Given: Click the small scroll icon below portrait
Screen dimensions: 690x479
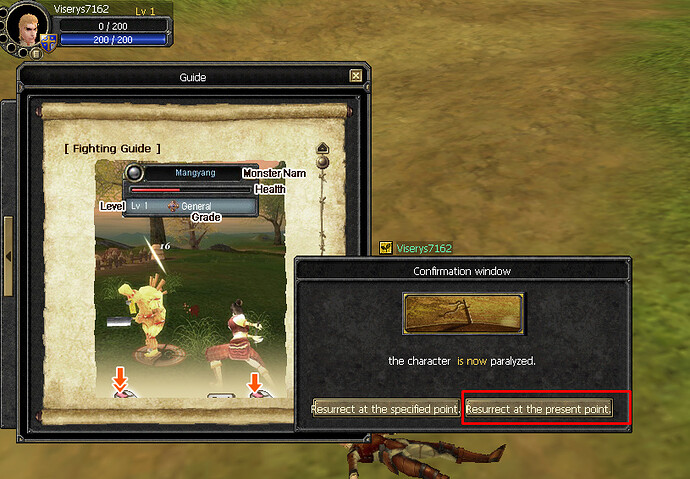Looking at the screenshot, I should (36, 54).
